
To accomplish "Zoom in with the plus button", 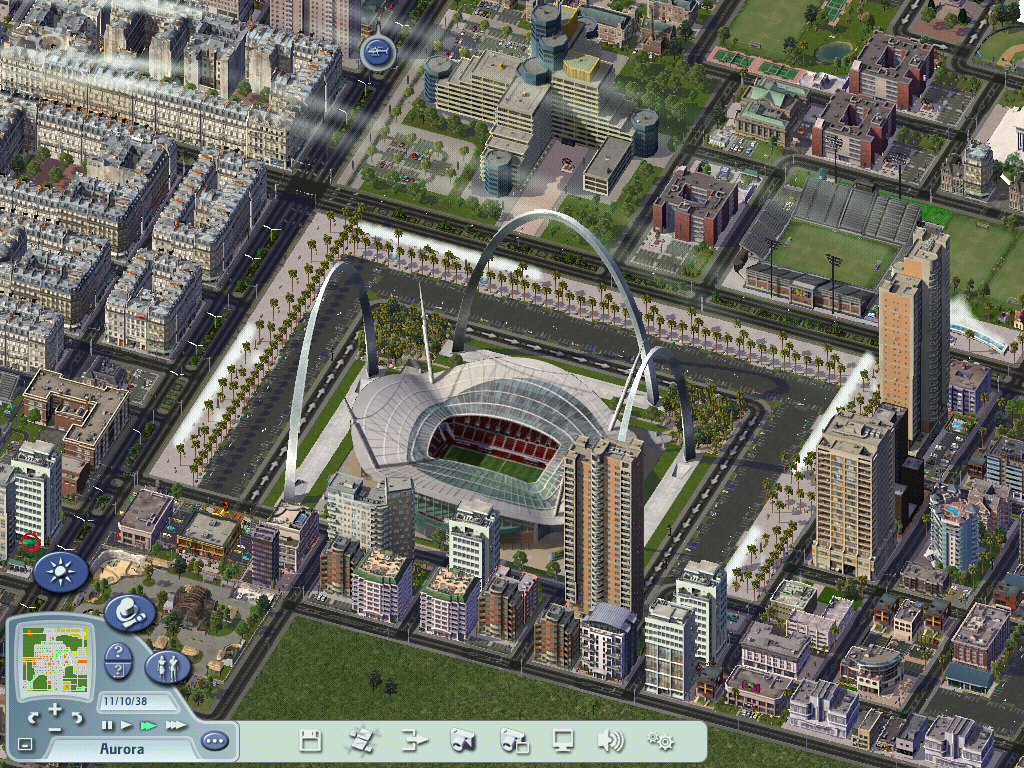I will (x=55, y=709).
